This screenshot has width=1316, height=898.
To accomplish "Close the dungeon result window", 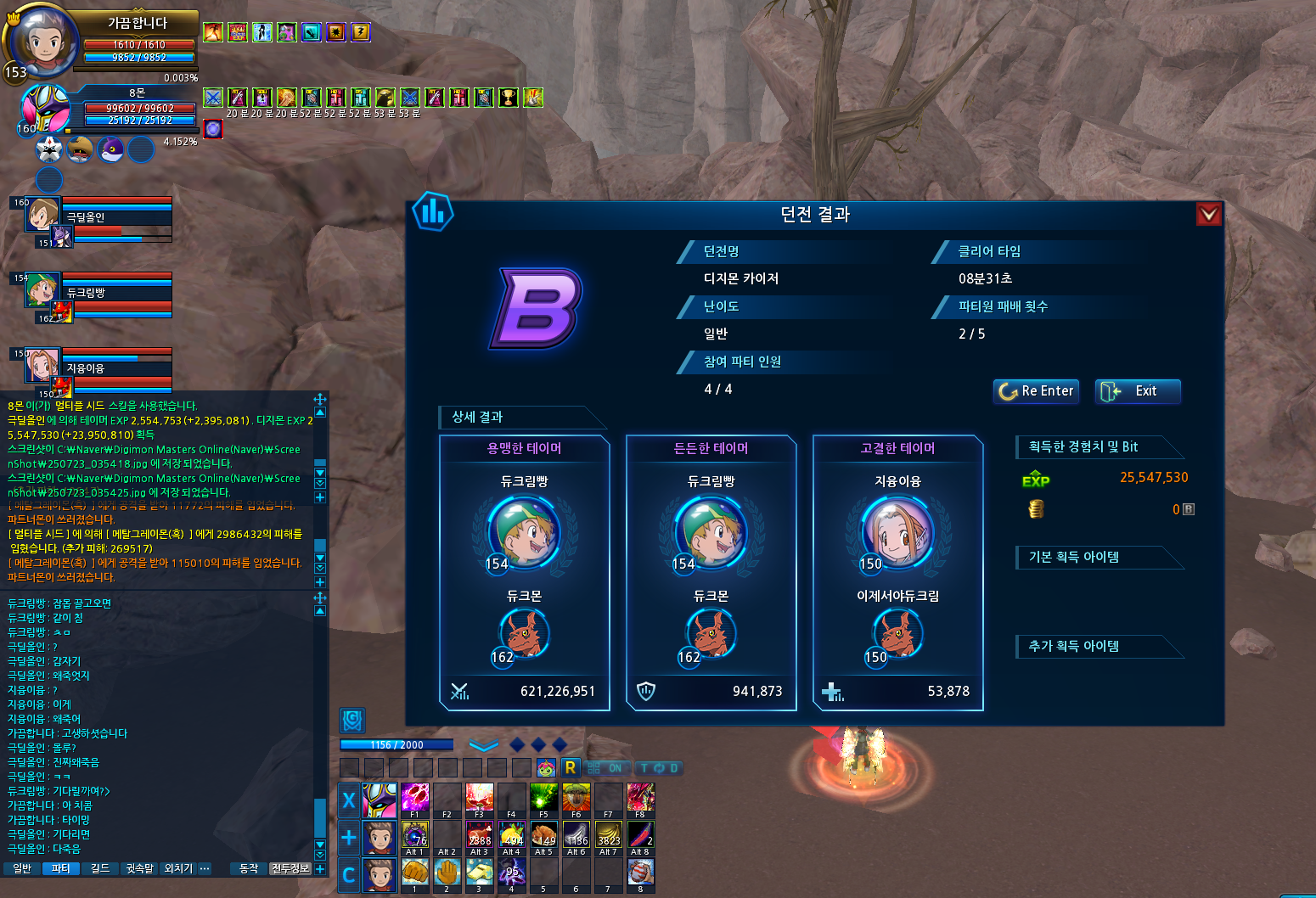I will coord(1209,214).
